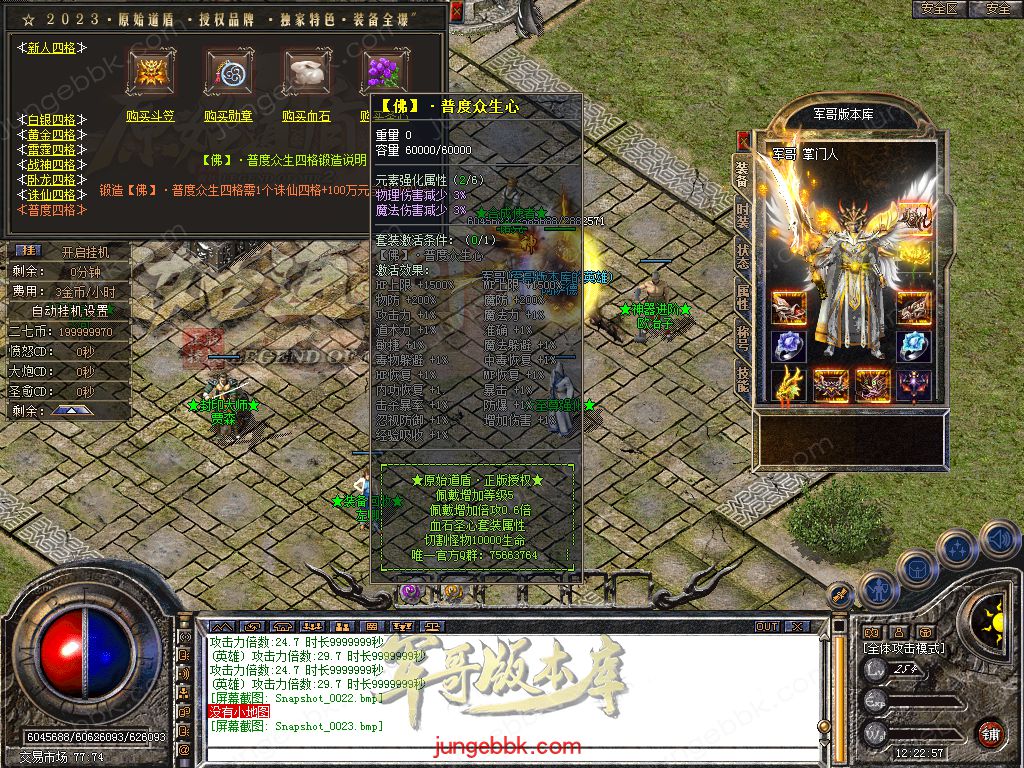
Task: Open the 属性 attributes tab
Action: click(x=743, y=295)
